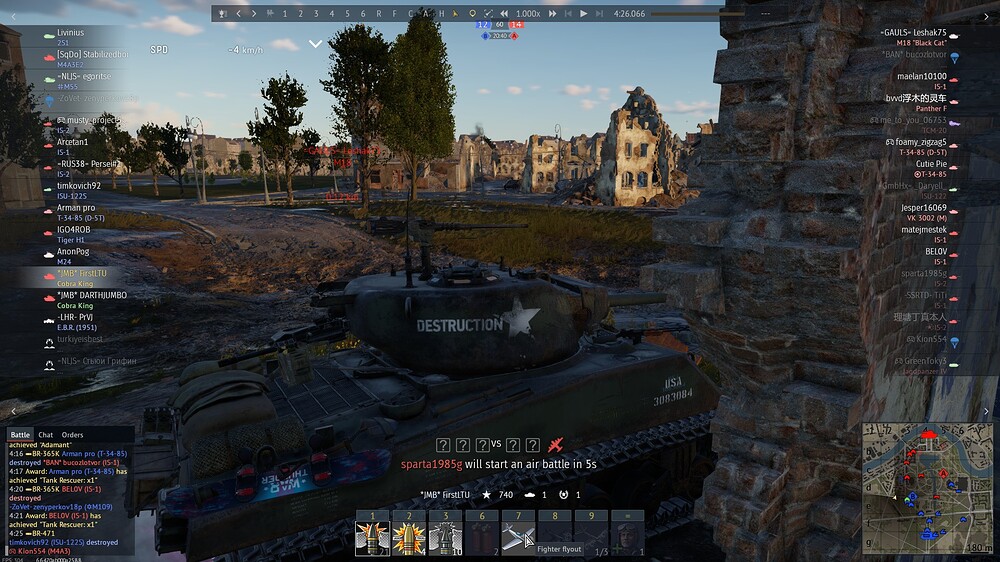Switch to replay camera 6
This screenshot has height=562, width=1000.
tap(363, 14)
